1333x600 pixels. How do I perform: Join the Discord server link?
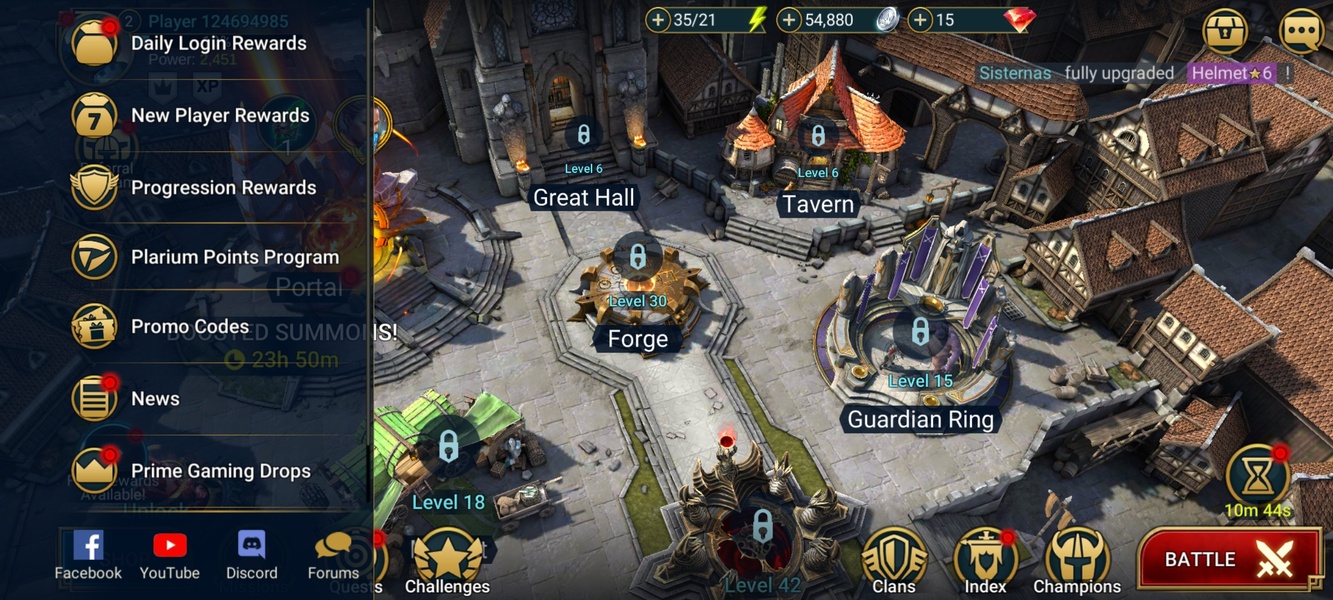pos(251,555)
